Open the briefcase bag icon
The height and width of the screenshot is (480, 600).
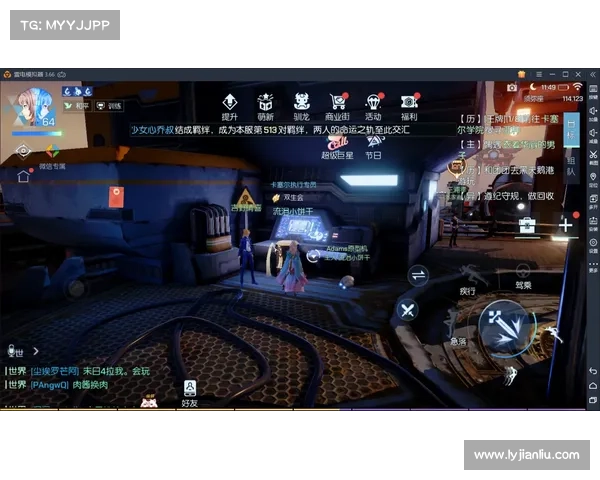(x=526, y=225)
